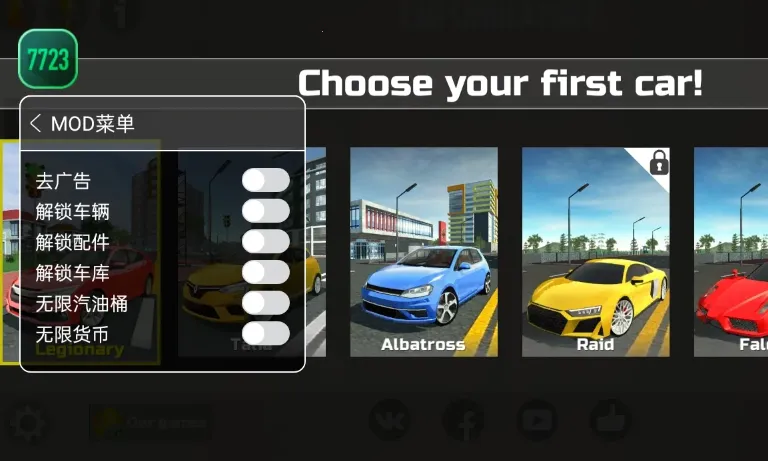Open the gear settings icon

click(x=27, y=424)
